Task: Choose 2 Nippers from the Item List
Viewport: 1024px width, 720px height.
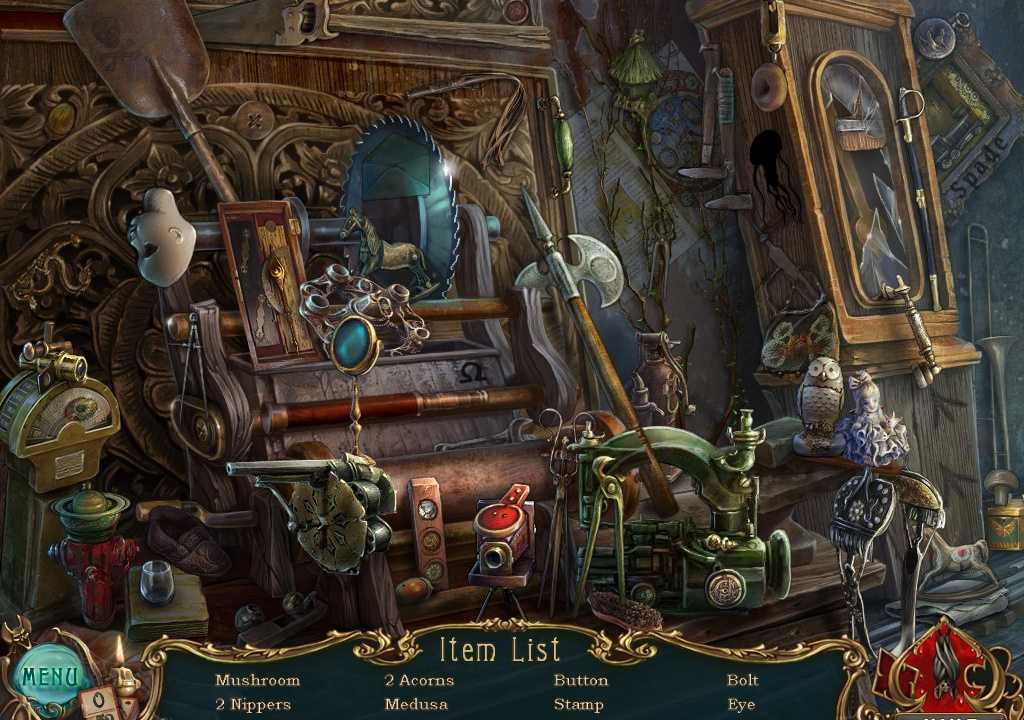Action: pyautogui.click(x=253, y=704)
